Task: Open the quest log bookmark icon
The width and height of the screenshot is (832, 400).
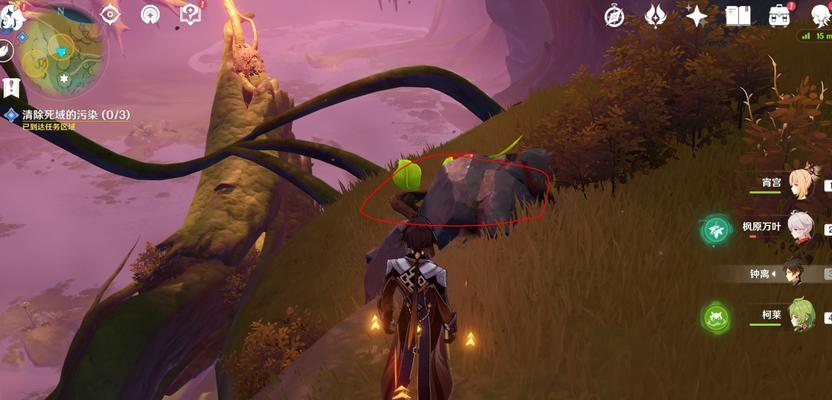Action: coord(11,88)
